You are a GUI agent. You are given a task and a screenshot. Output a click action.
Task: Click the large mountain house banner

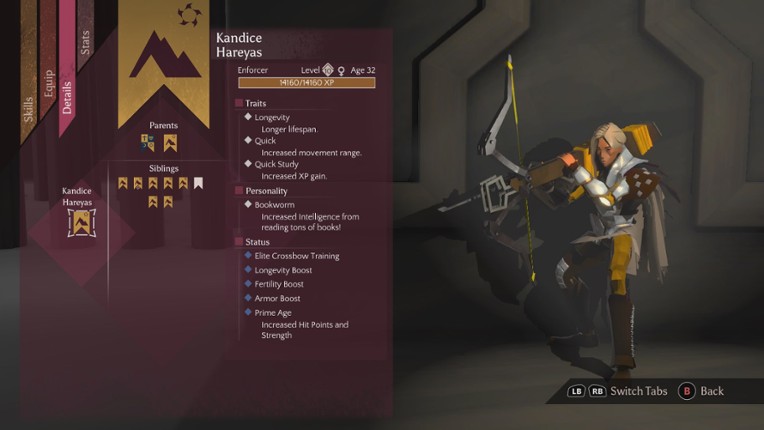point(164,58)
